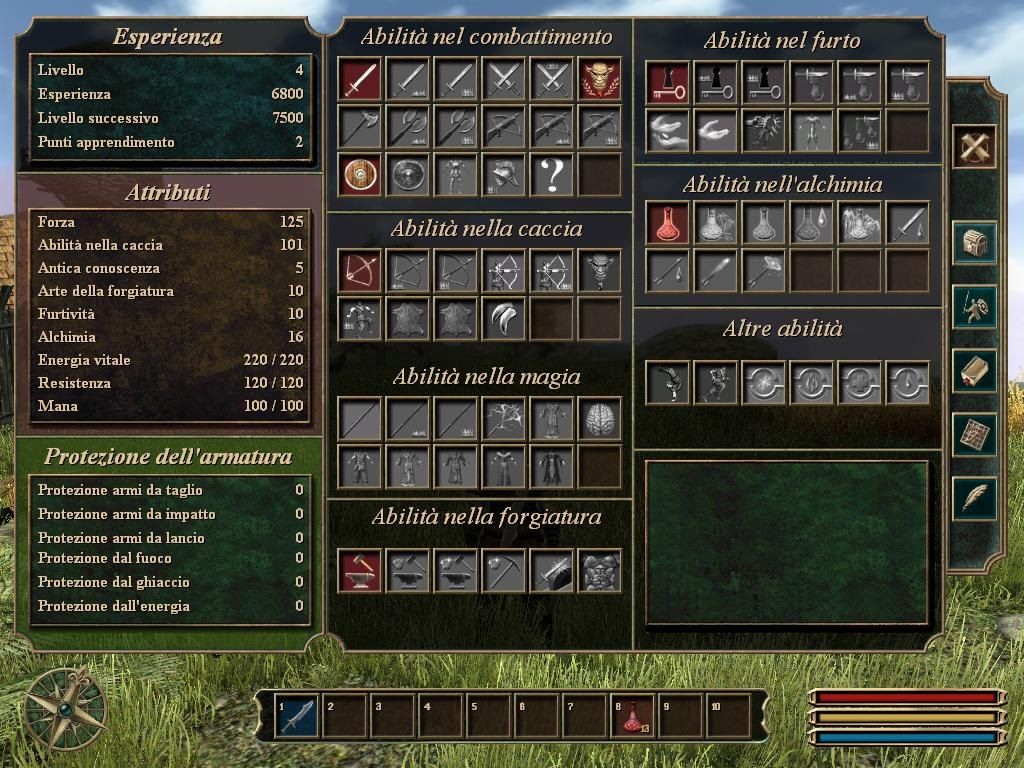Click the compass rose in the corner
The width and height of the screenshot is (1024, 768).
(66, 709)
